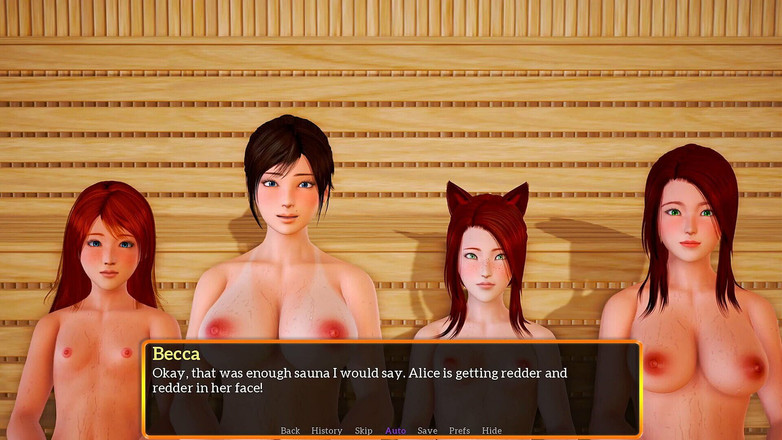Open the dialogue History log
This screenshot has width=782, height=440.
coord(327,431)
